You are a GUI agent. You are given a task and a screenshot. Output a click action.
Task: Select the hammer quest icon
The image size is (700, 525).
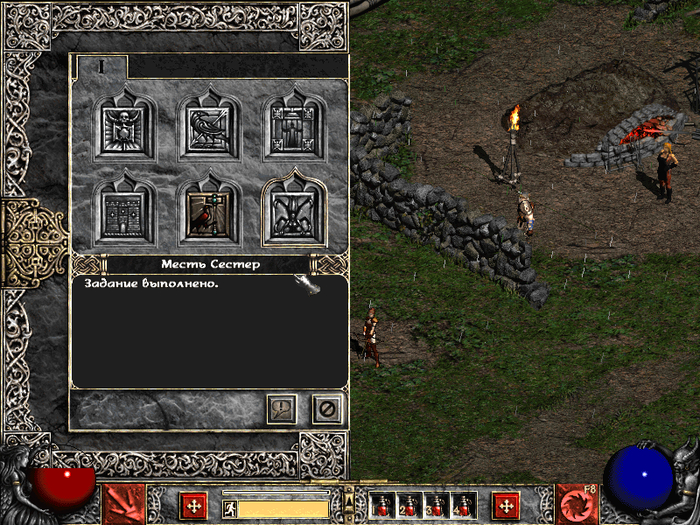210,210
